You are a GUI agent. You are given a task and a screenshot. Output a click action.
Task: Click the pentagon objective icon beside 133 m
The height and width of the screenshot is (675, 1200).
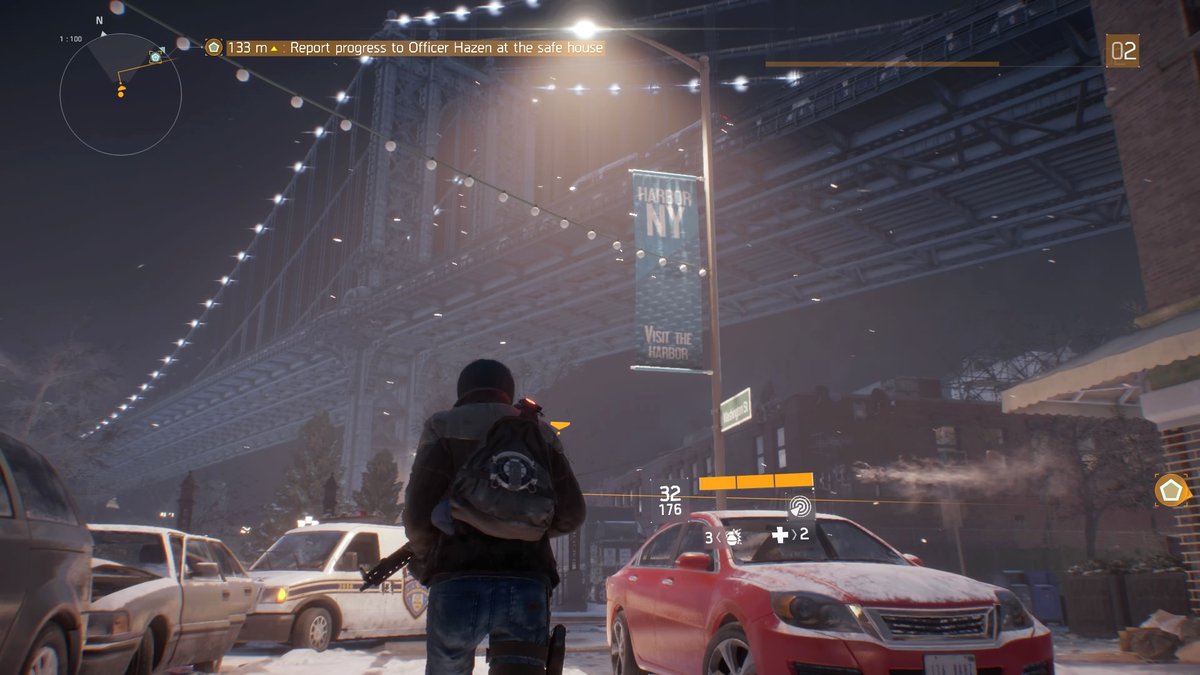pyautogui.click(x=213, y=47)
